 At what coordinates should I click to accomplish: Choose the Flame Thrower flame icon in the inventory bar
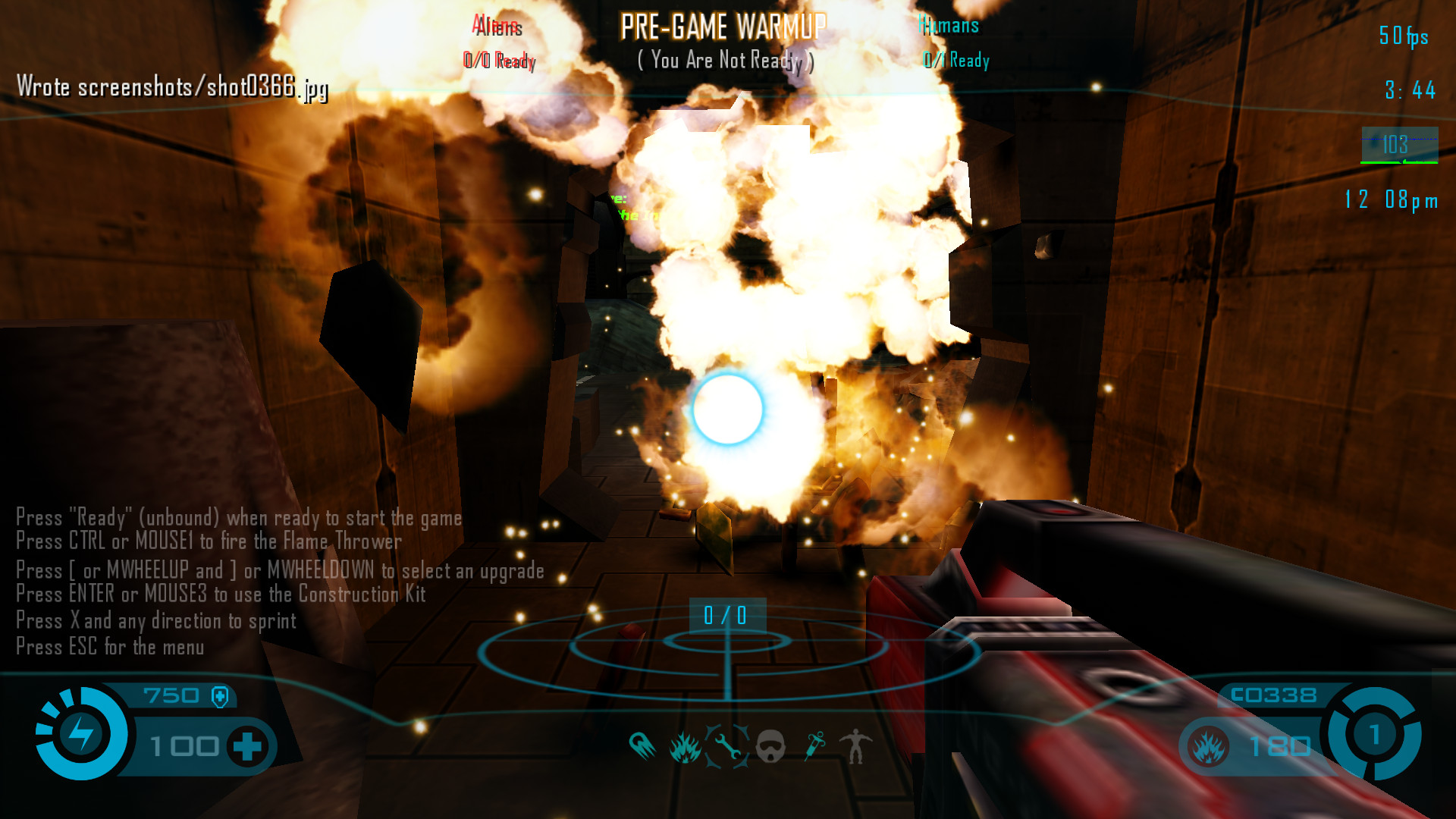click(x=685, y=747)
